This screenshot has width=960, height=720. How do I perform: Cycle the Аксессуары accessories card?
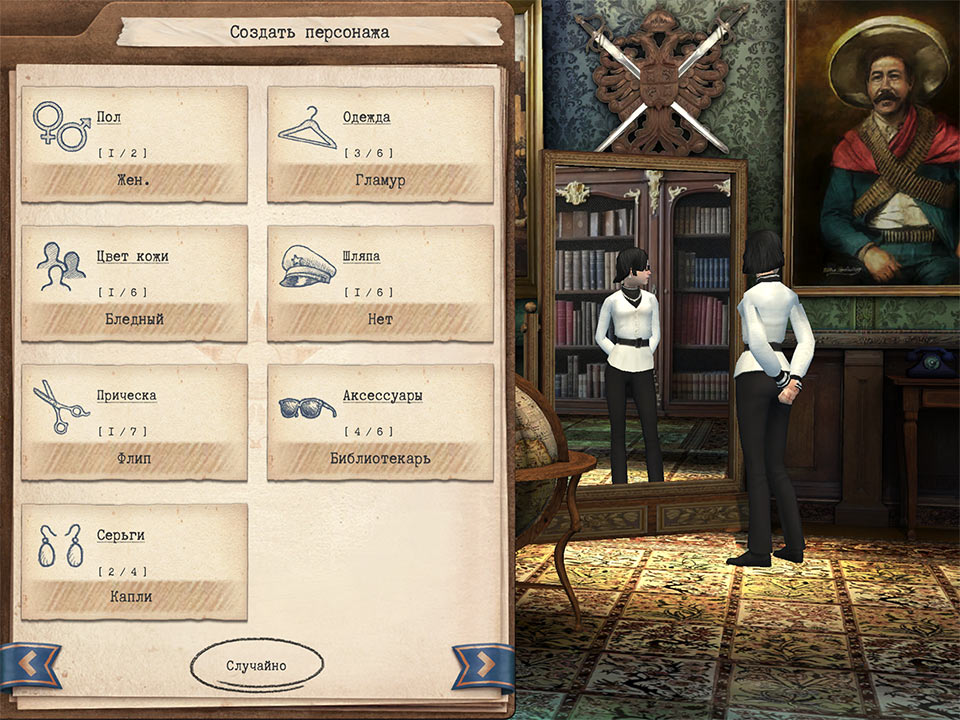(380, 422)
